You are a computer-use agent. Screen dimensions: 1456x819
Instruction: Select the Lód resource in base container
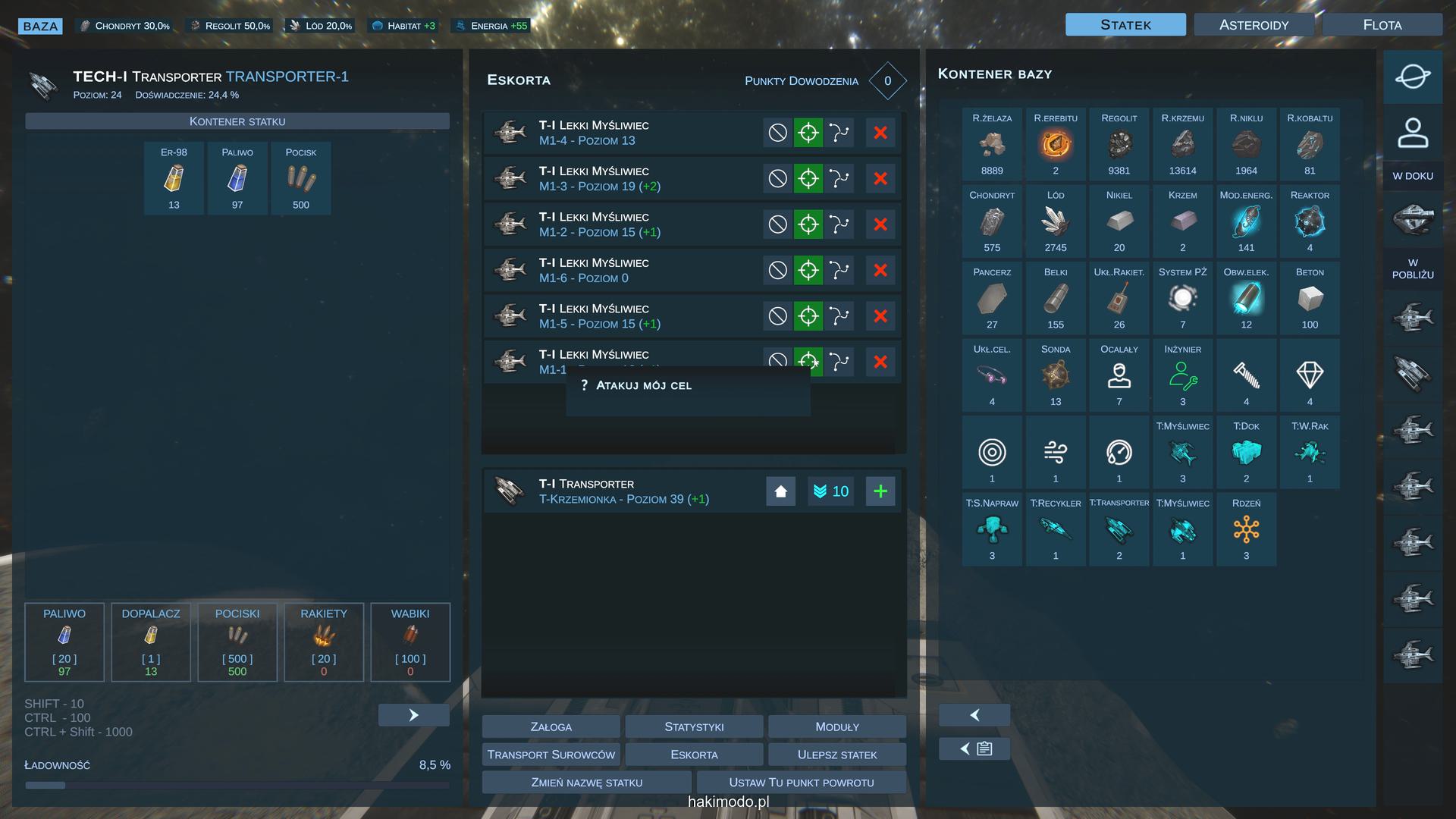pos(1055,221)
